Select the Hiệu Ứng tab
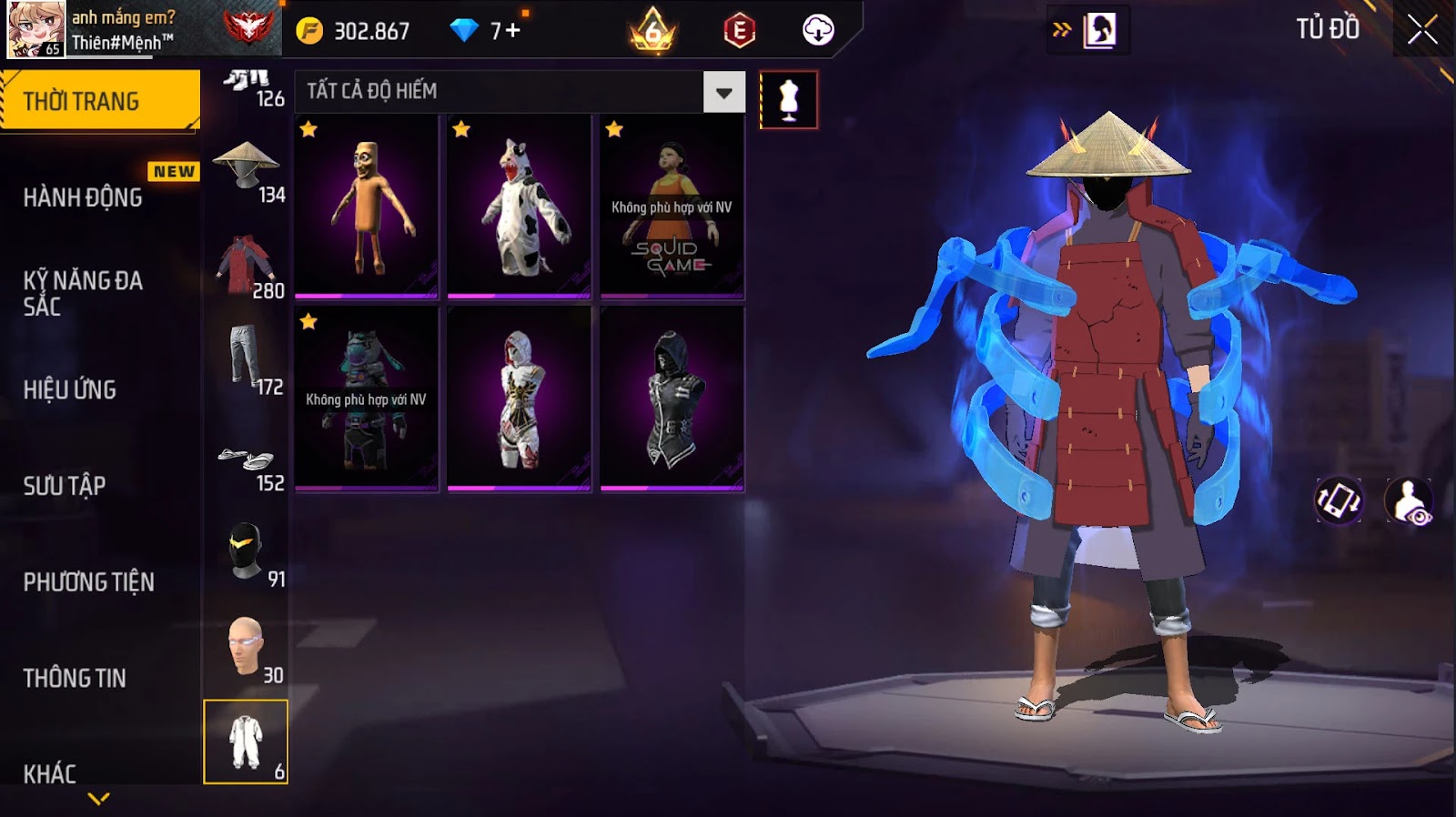Screen dimensions: 1456x817 [70, 389]
